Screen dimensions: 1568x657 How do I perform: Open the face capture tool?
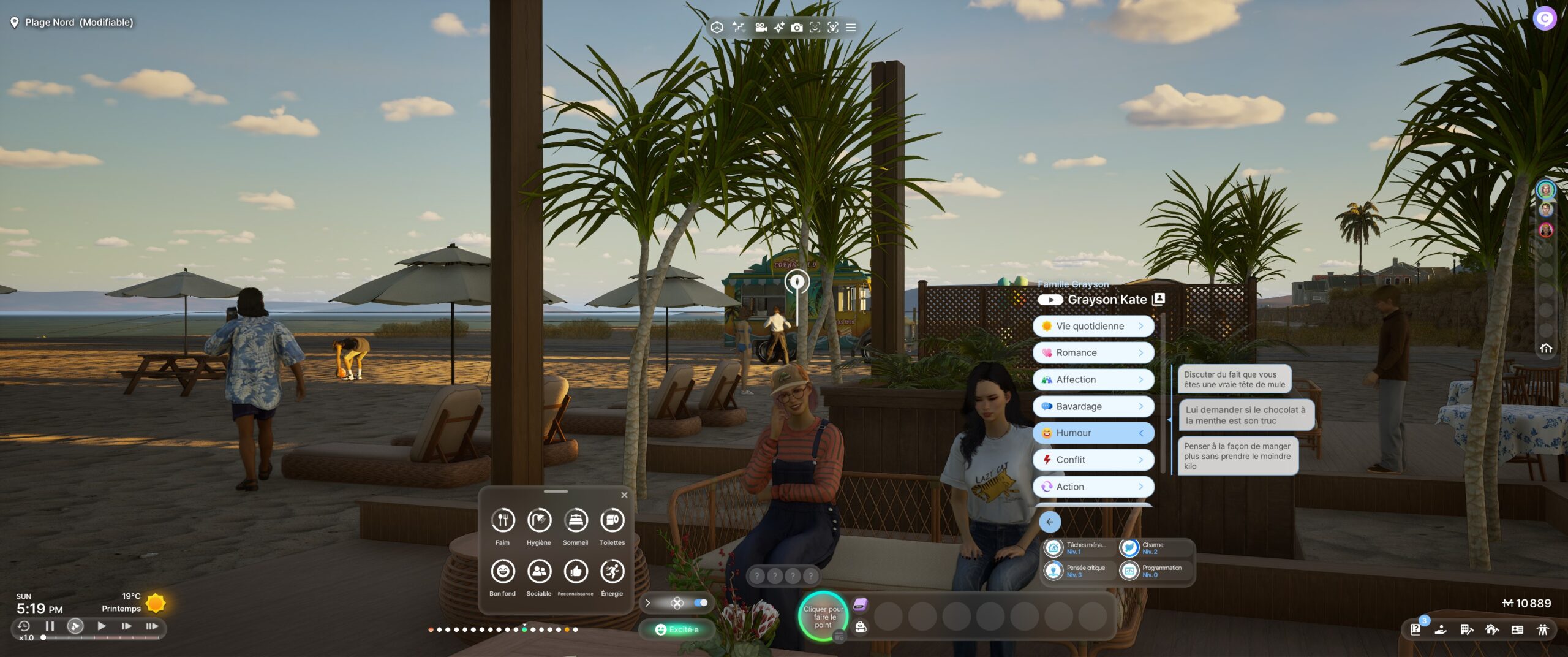point(814,28)
